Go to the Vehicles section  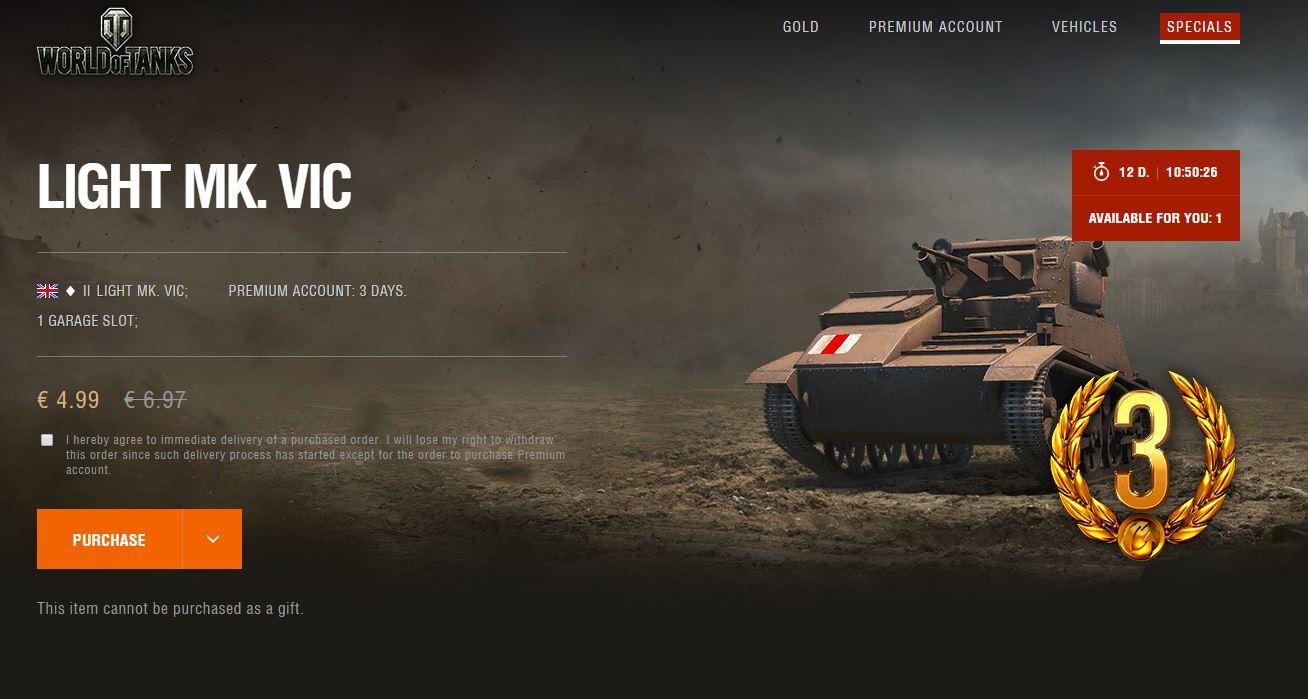click(x=1084, y=27)
